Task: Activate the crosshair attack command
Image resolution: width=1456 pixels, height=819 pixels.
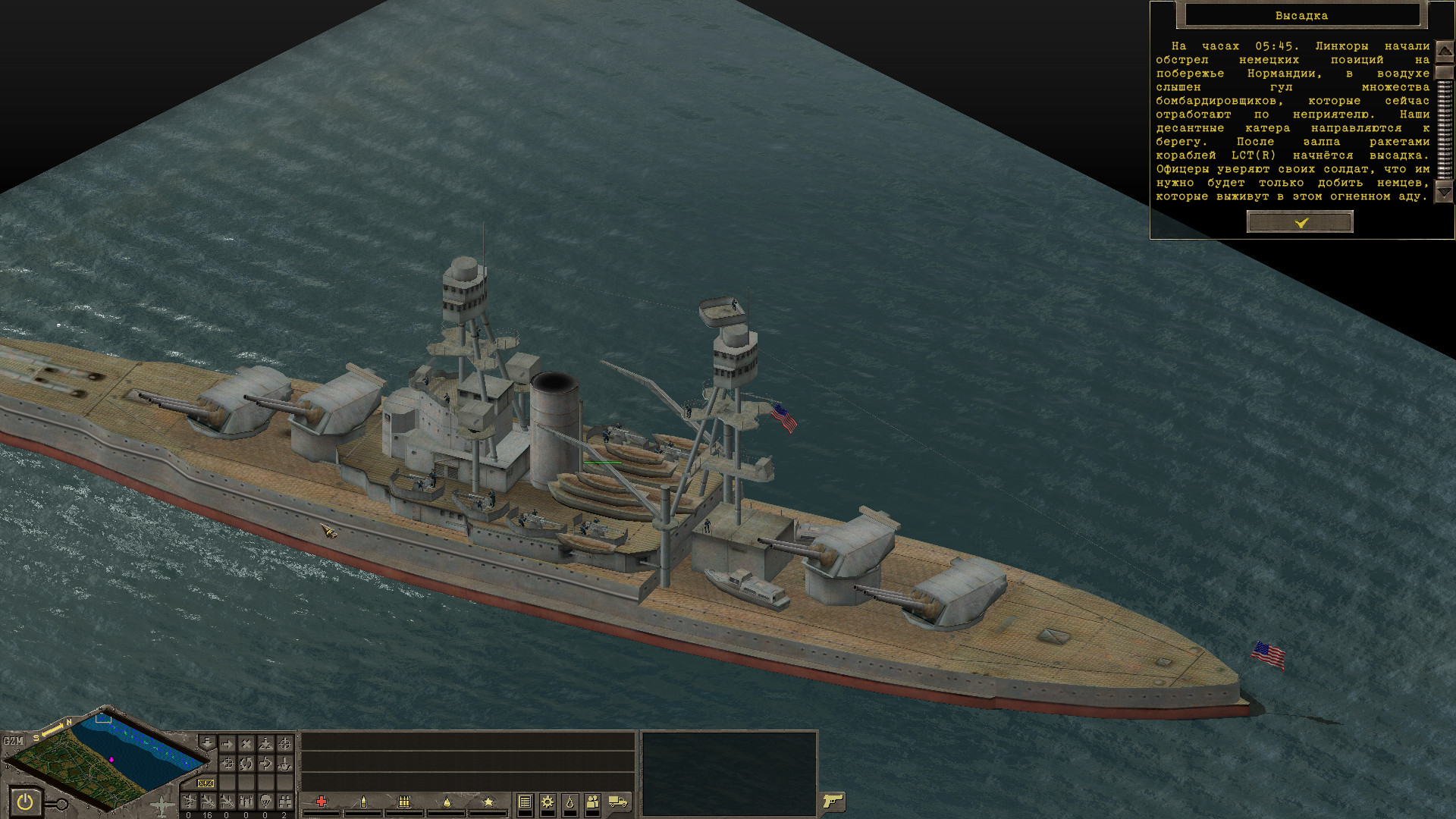Action: pos(284,744)
